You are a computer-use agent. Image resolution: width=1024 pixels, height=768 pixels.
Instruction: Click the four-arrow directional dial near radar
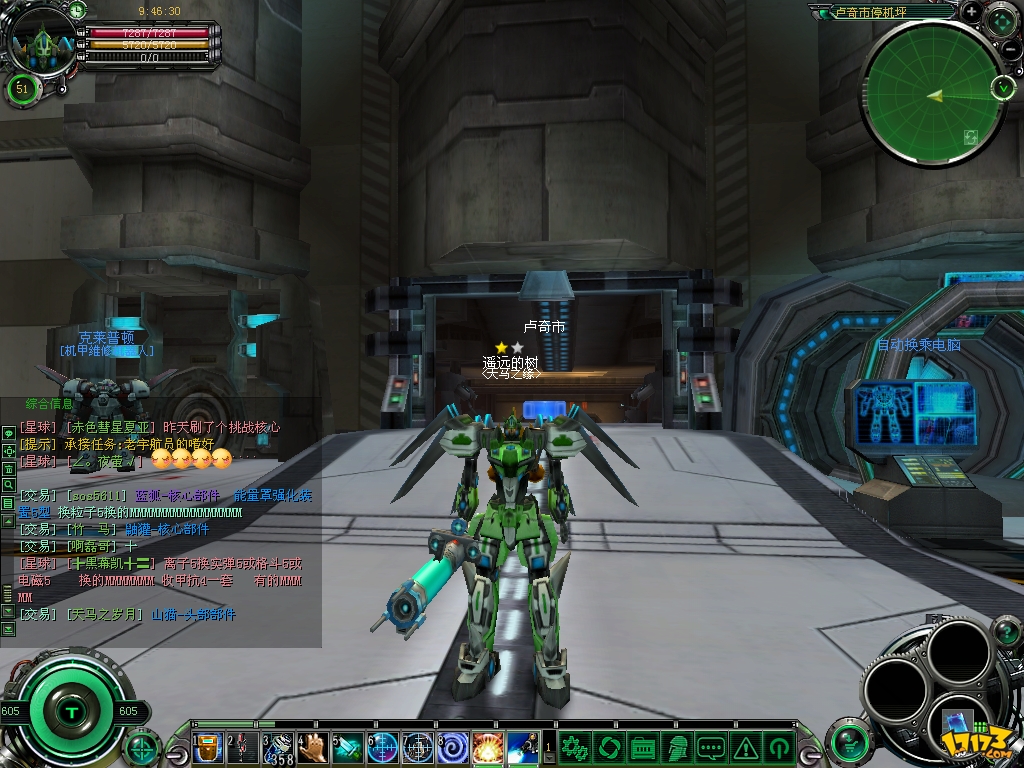(1001, 20)
